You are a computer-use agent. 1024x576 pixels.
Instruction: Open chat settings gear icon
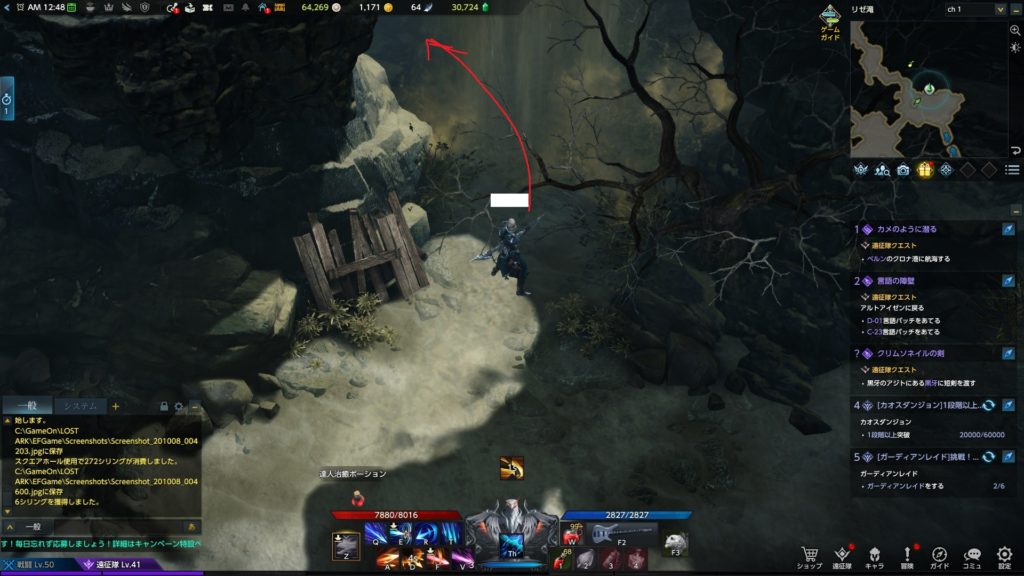click(179, 407)
